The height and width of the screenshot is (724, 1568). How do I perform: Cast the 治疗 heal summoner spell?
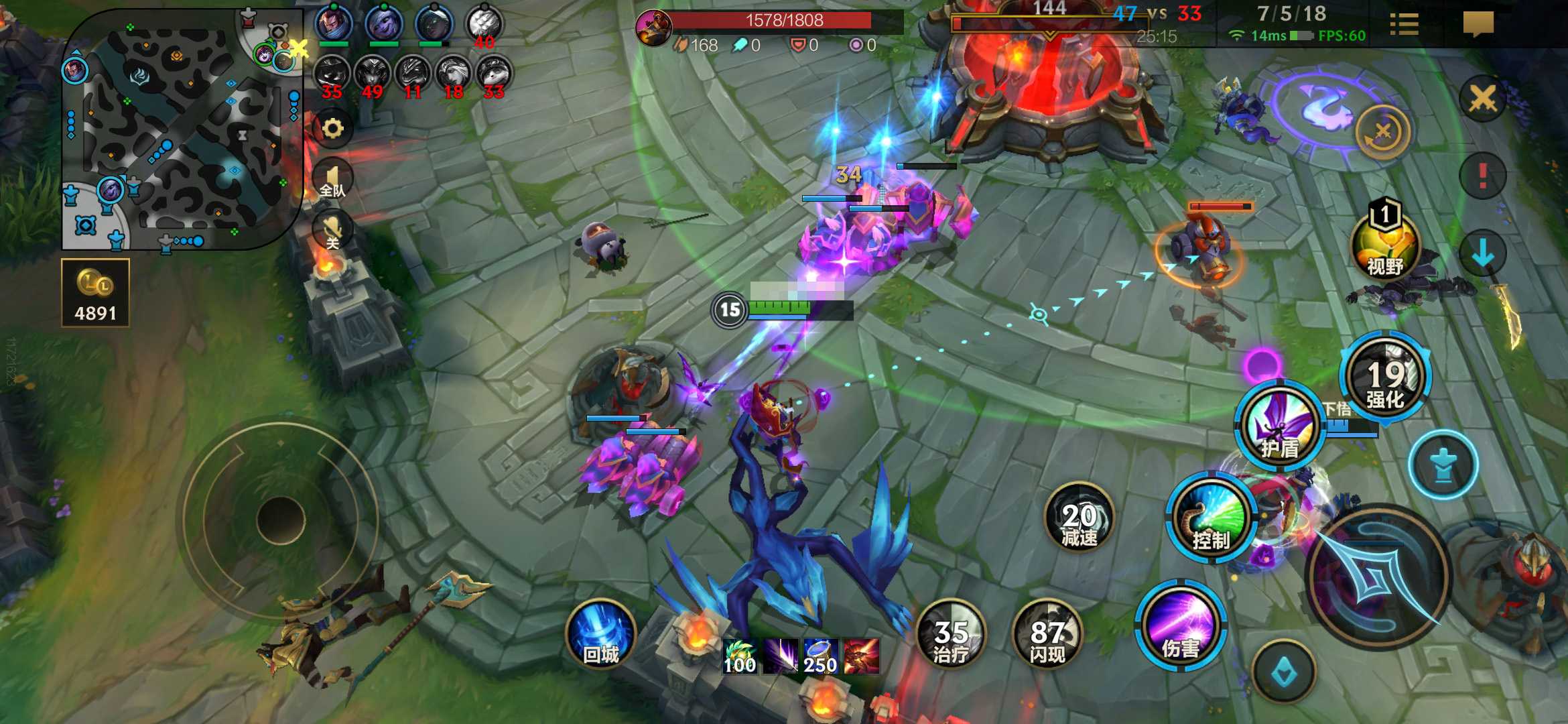pos(951,635)
